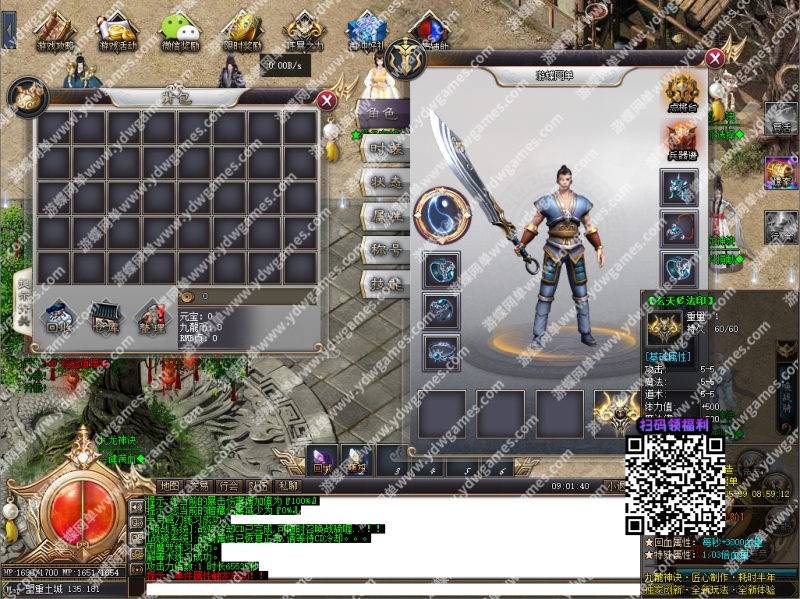800x599 pixels.
Task: Open the 点将台 icon in character panel
Action: [682, 92]
